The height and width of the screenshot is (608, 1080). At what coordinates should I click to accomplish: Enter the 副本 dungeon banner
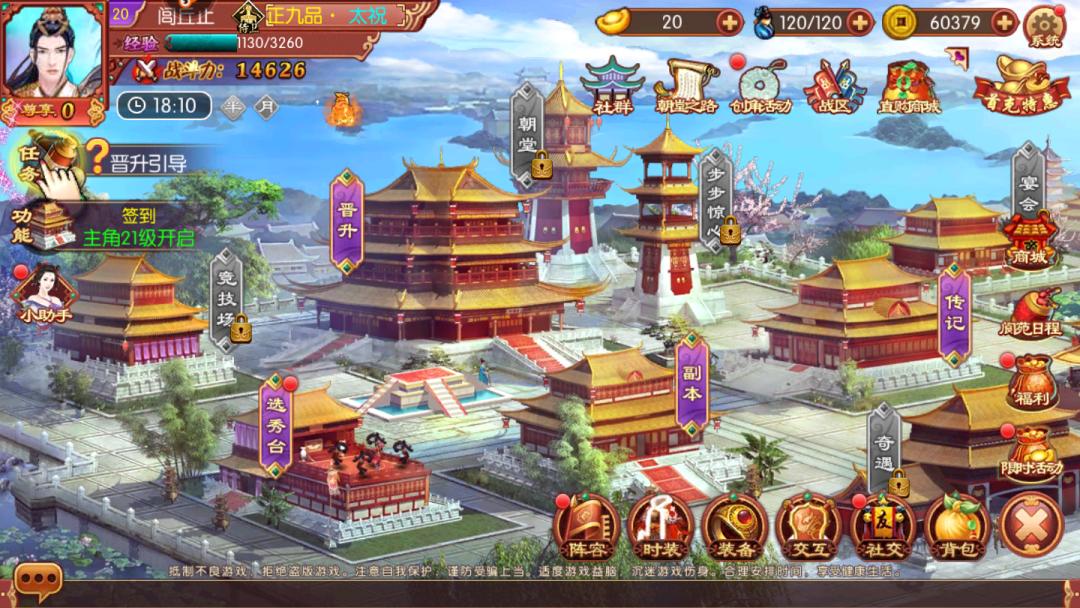click(x=692, y=385)
